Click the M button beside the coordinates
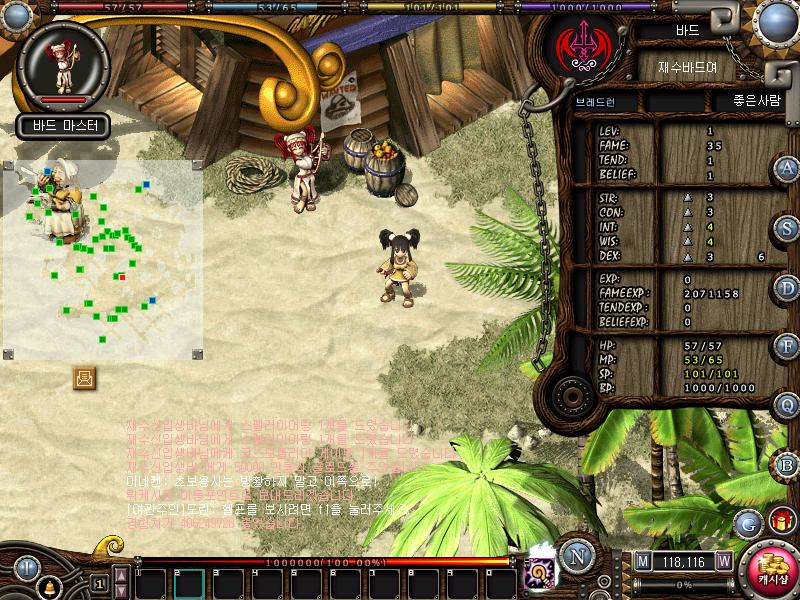800x600 pixels. [x=642, y=560]
